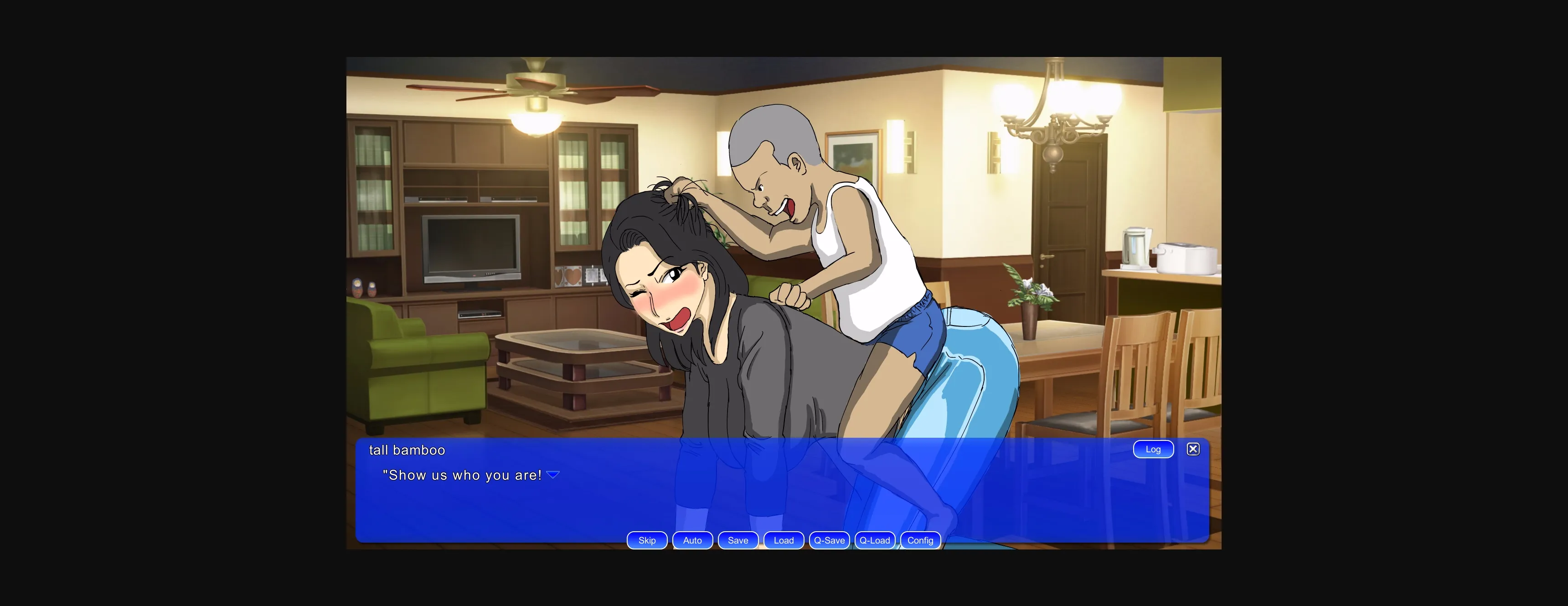Select the Q-Save quick save icon
This screenshot has height=606, width=1568.
coord(829,540)
